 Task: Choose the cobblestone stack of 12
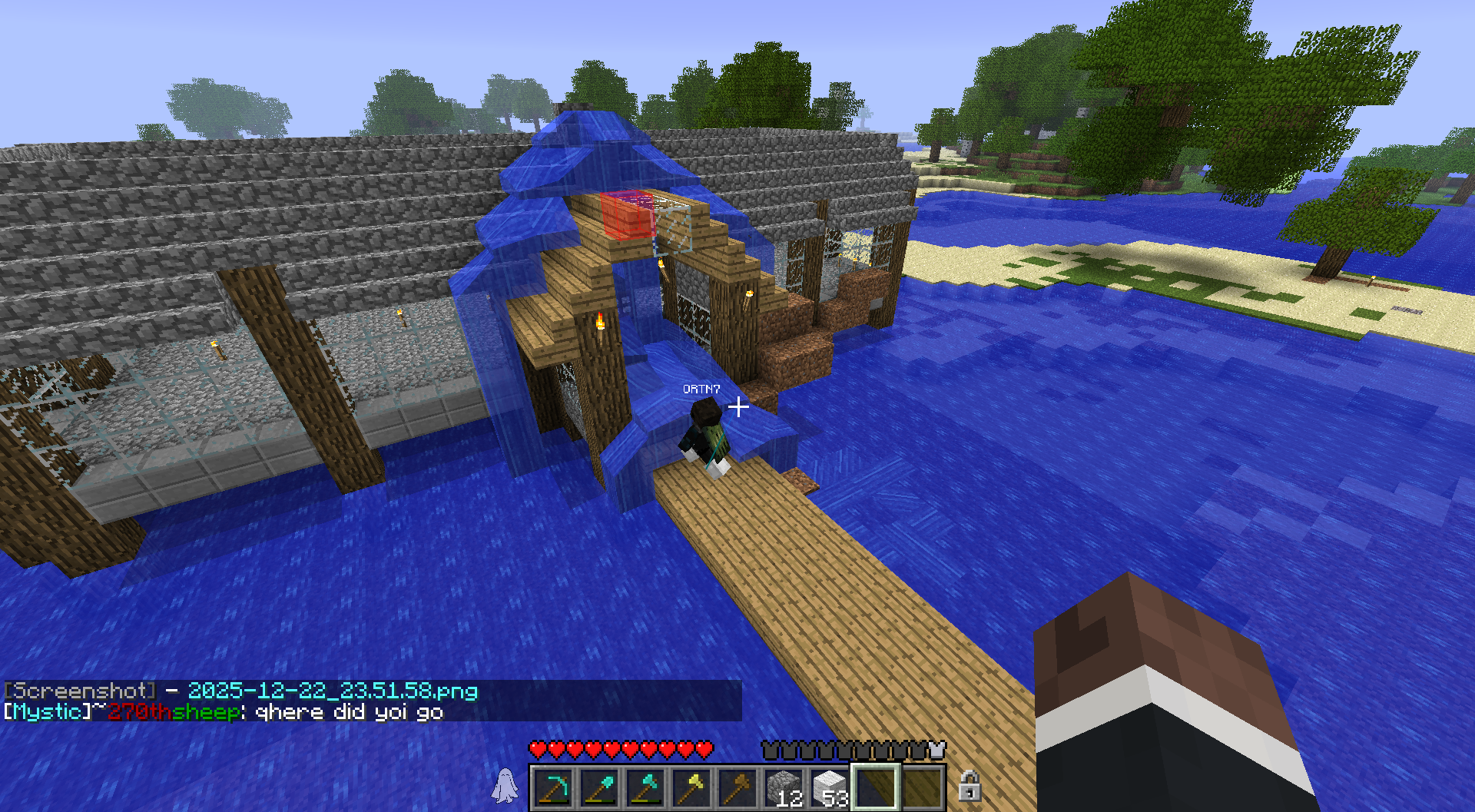(x=784, y=788)
